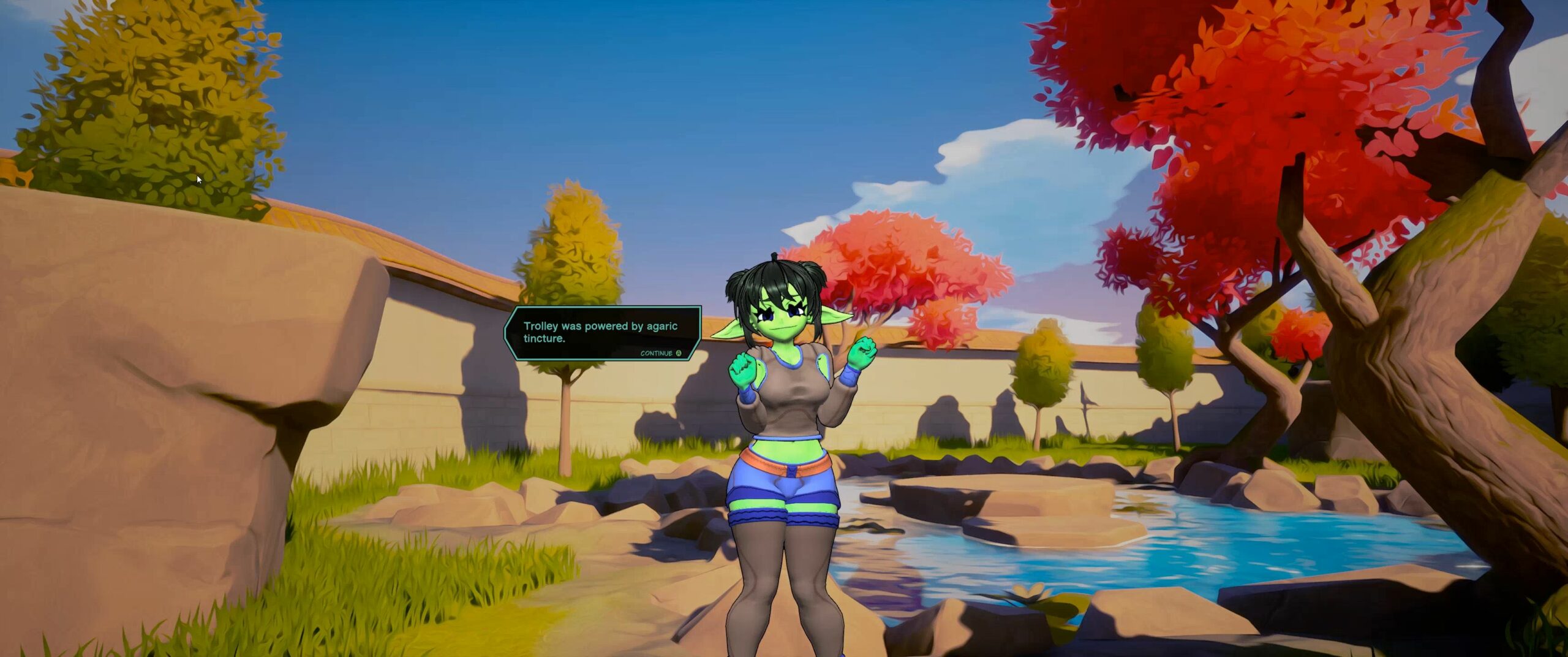Continue the dialogue about the trolley
This screenshot has height=657, width=1568.
point(660,353)
